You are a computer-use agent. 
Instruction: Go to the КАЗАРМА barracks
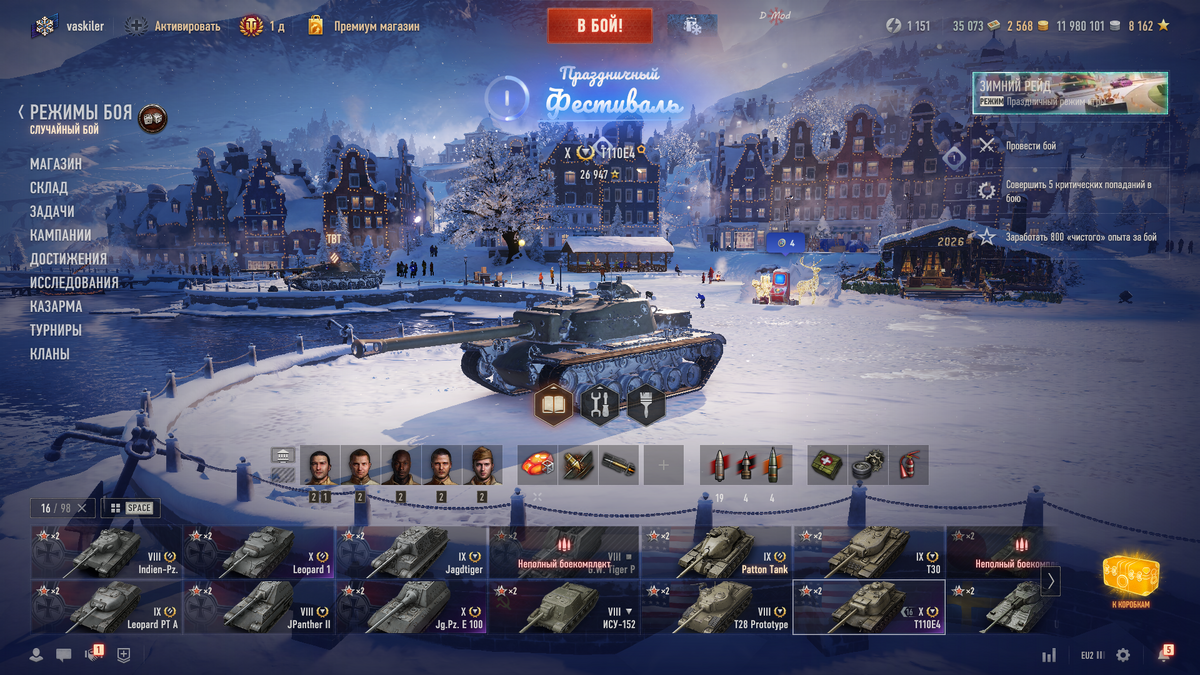pos(56,307)
